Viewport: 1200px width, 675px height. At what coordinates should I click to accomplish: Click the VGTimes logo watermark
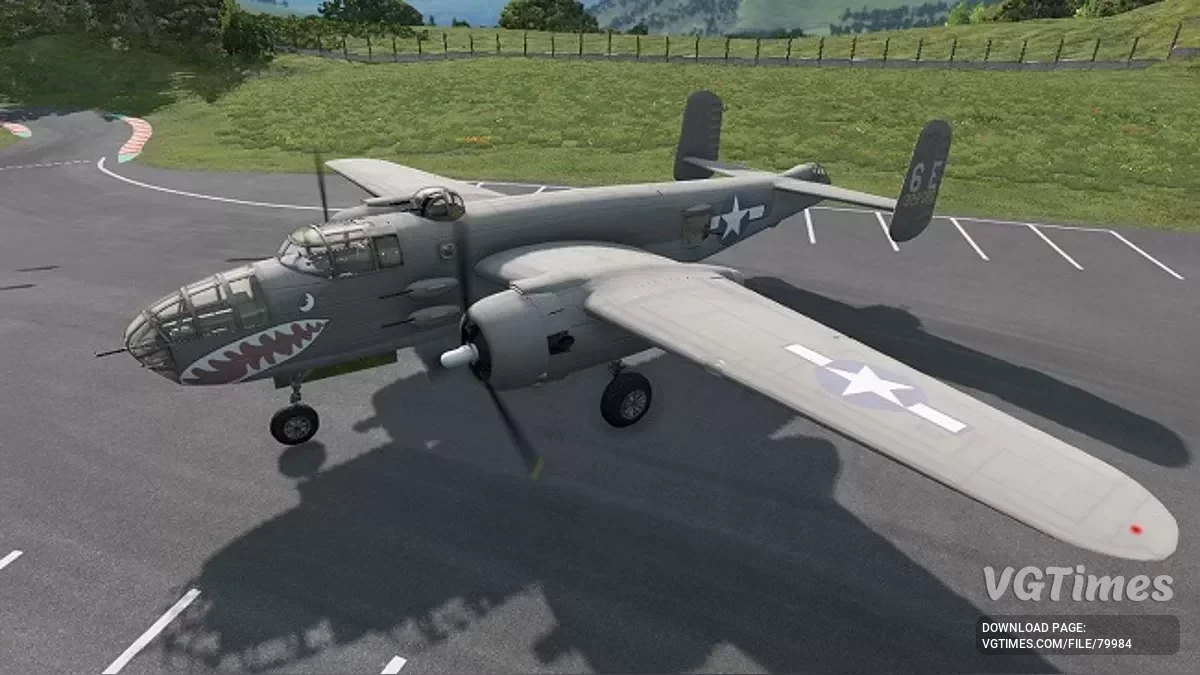1078,585
